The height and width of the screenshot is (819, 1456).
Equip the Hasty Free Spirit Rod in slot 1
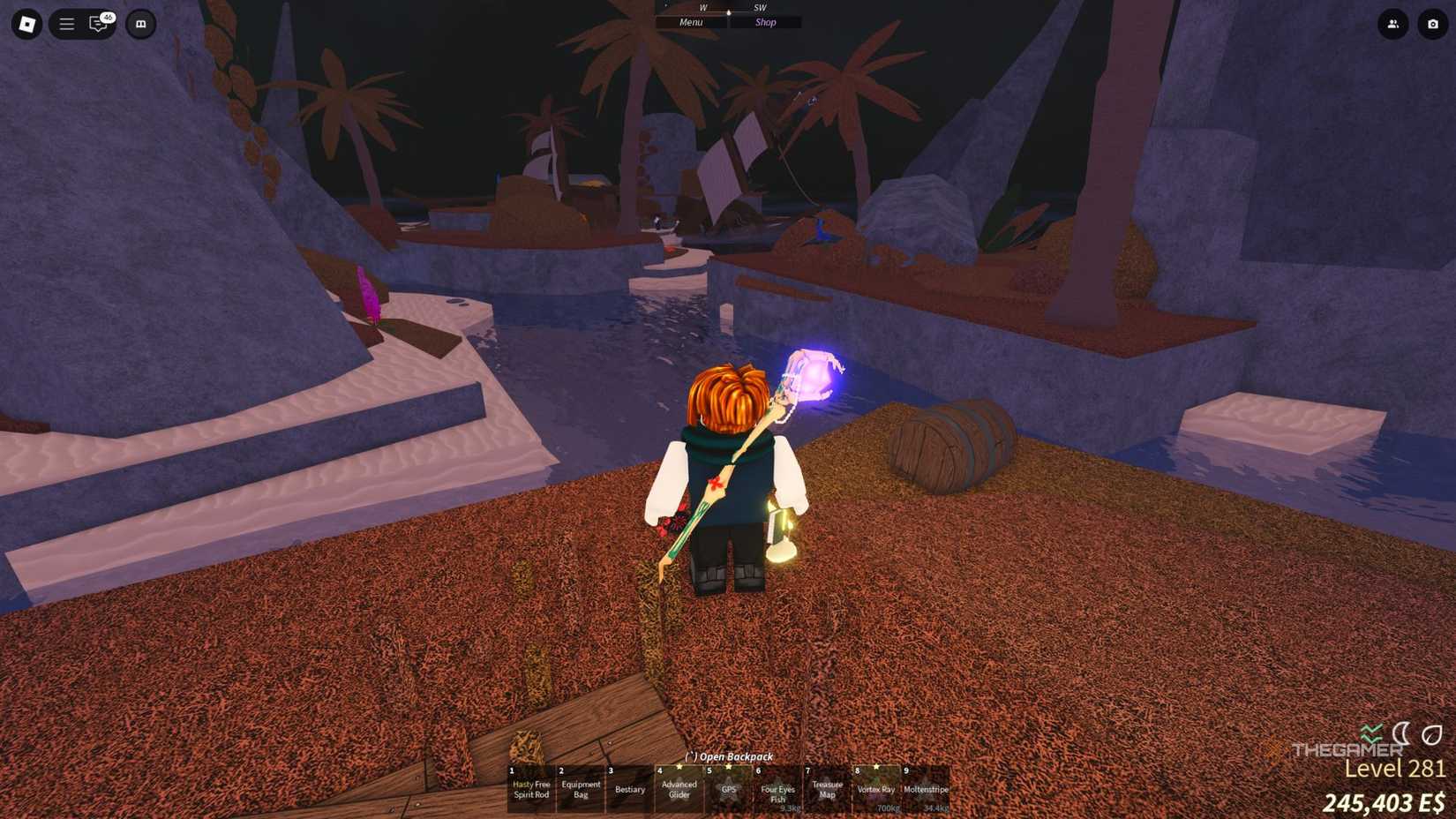point(531,788)
